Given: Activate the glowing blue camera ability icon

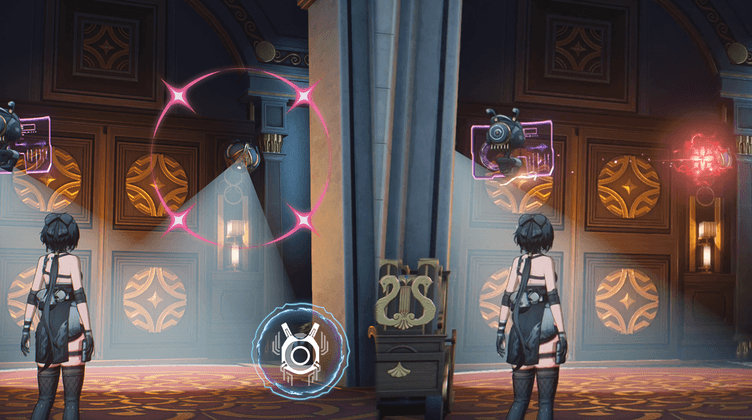Looking at the screenshot, I should click(x=294, y=352).
